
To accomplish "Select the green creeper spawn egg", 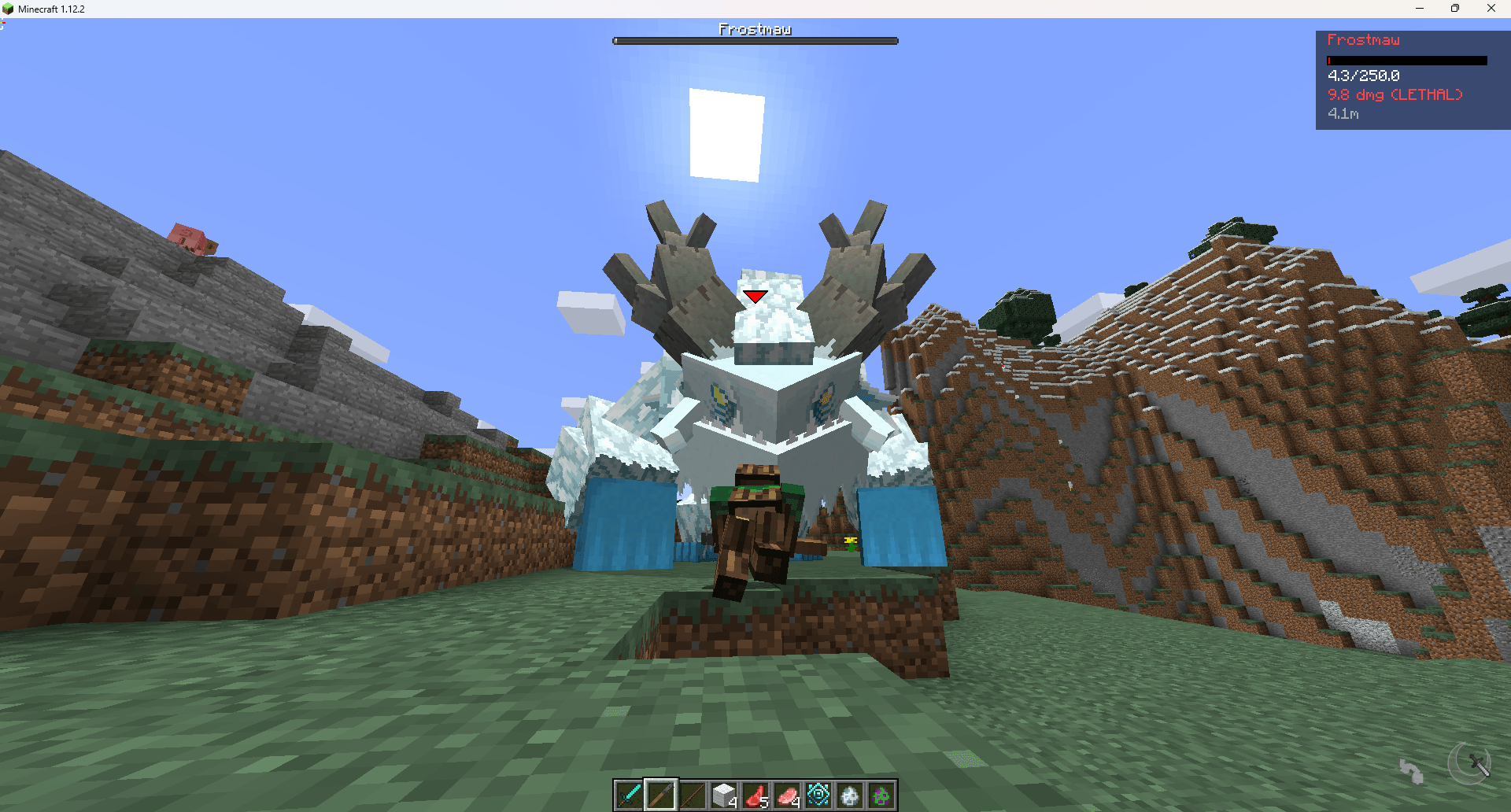I will [x=882, y=795].
